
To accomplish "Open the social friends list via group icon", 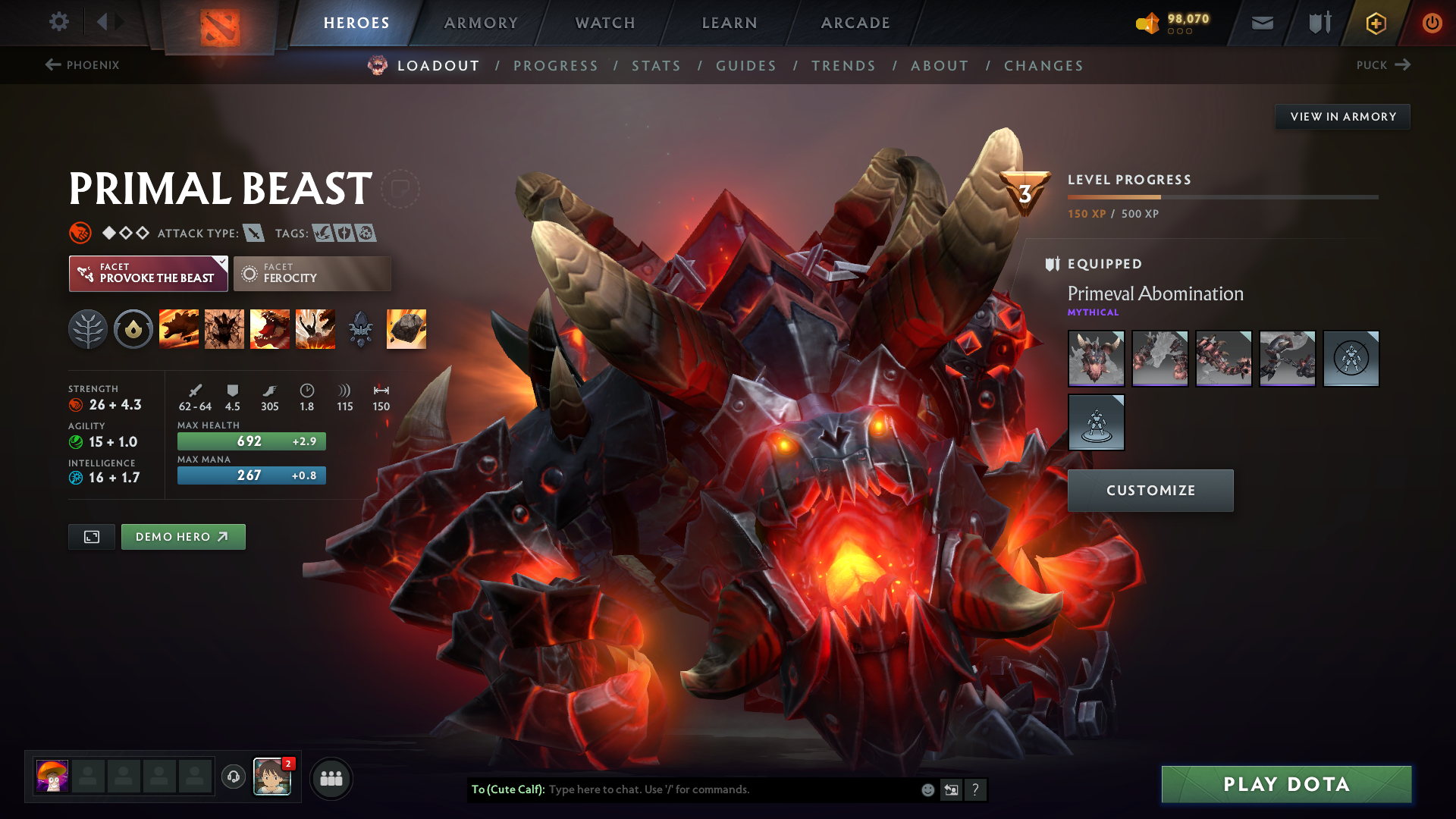I will (331, 777).
